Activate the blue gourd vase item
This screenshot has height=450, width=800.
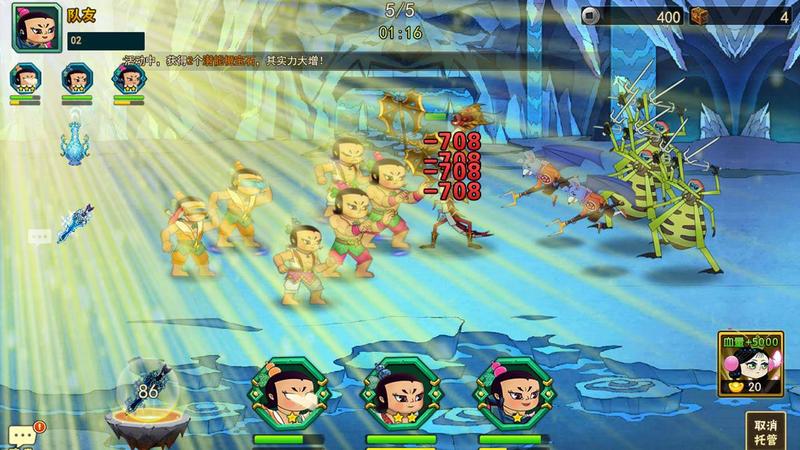click(x=75, y=138)
